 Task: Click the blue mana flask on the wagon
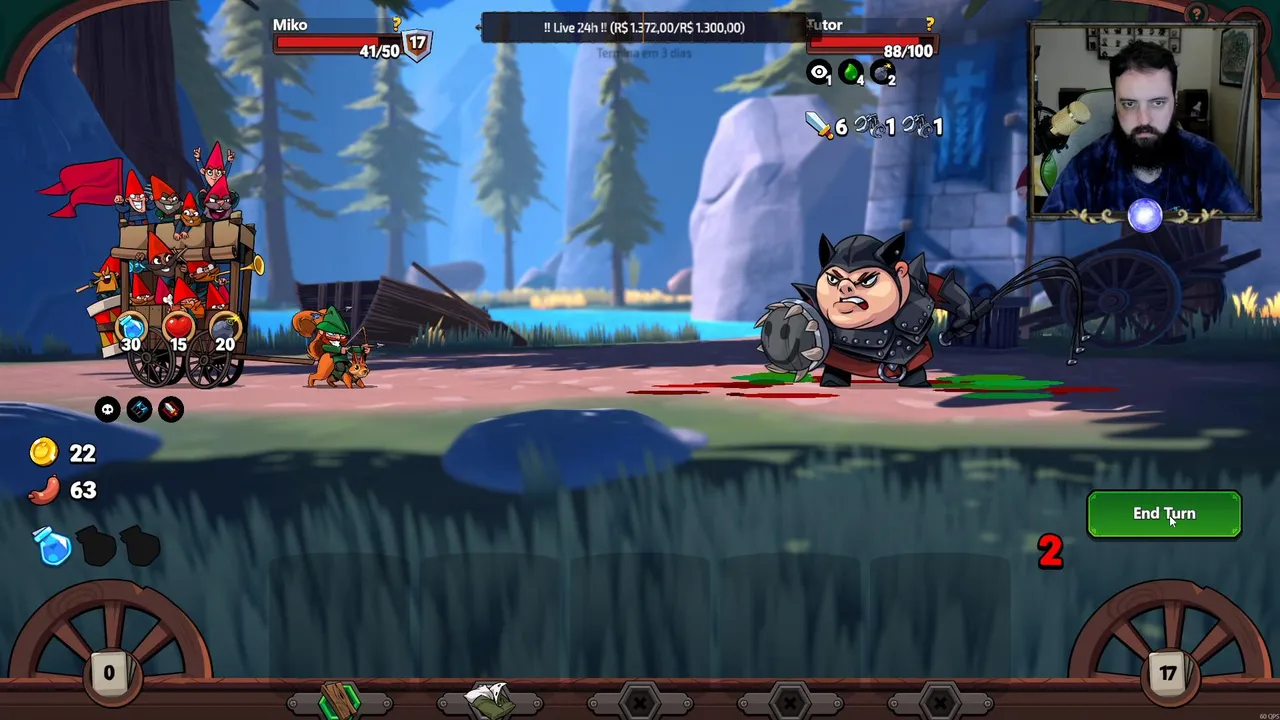[131, 328]
